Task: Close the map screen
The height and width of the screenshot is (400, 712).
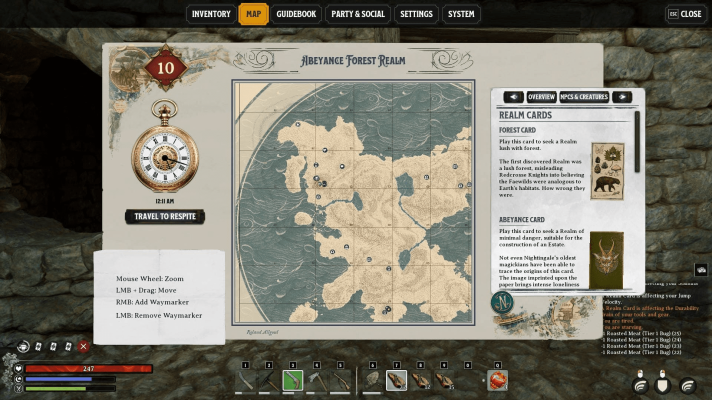Action: (684, 14)
